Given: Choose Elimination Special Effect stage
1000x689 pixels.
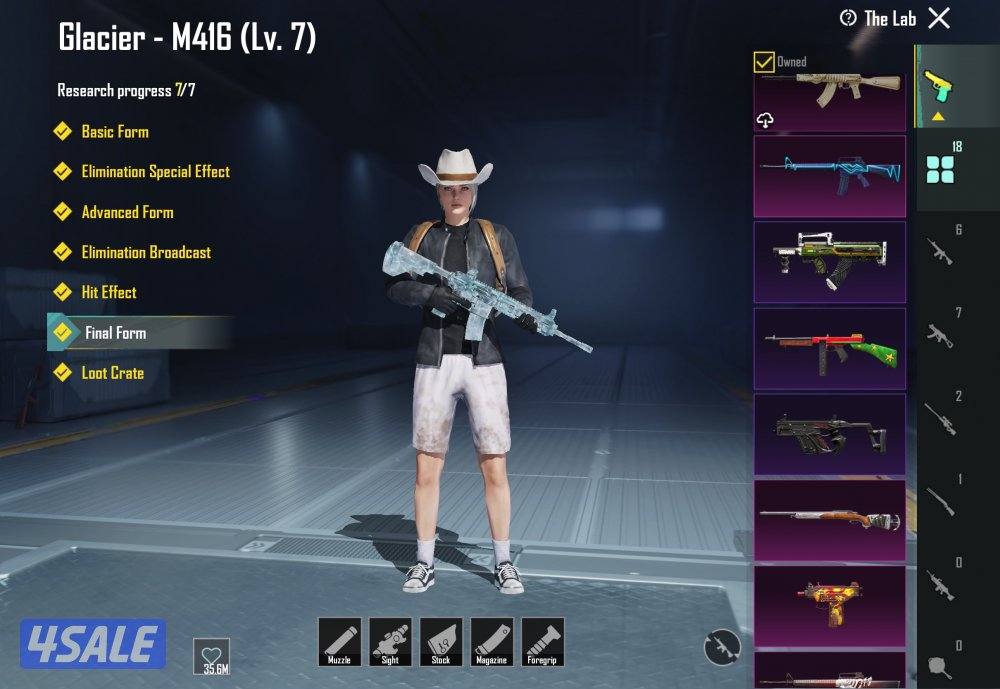Looking at the screenshot, I should point(155,171).
